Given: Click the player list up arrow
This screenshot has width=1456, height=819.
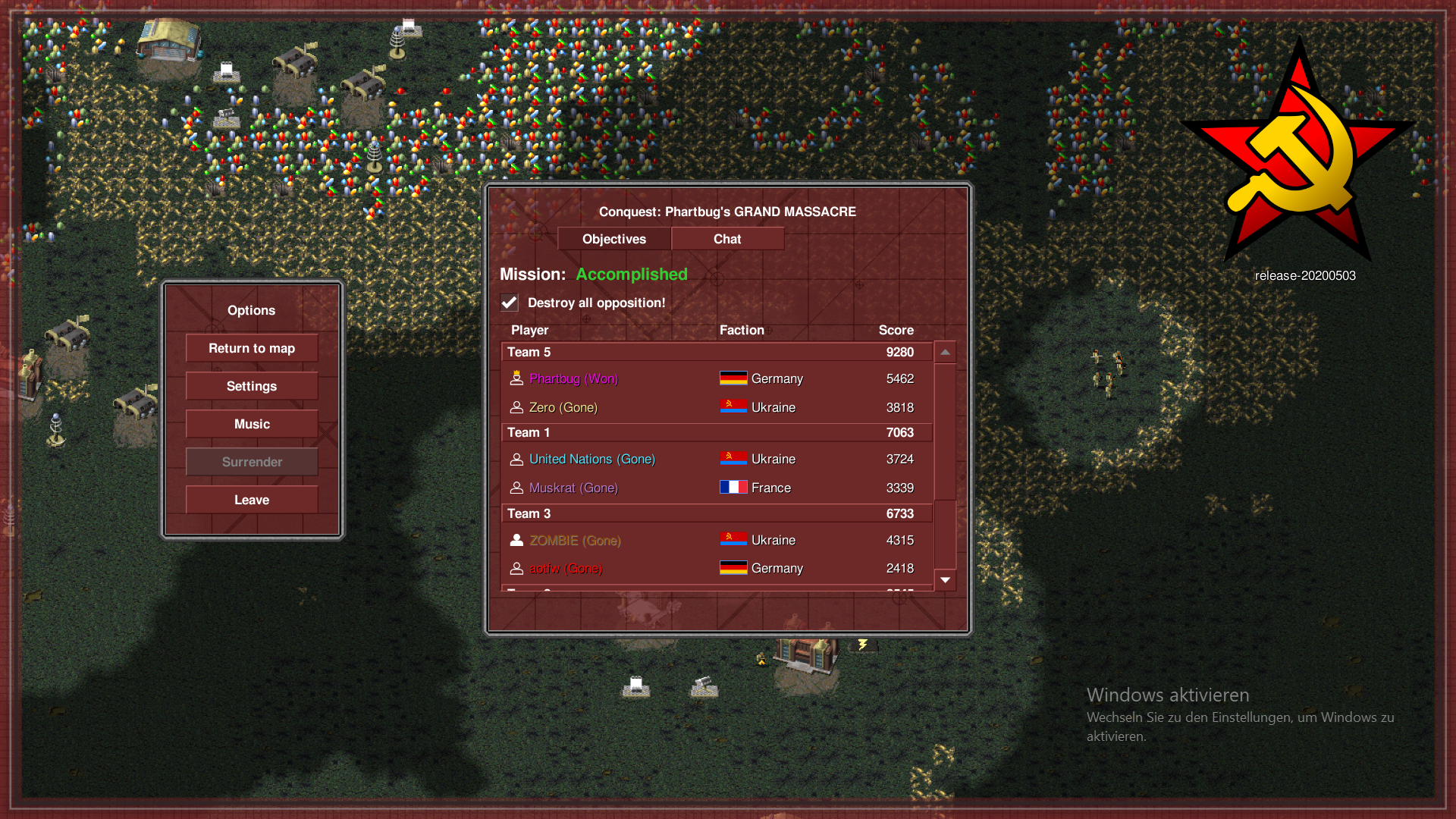Looking at the screenshot, I should tap(945, 352).
